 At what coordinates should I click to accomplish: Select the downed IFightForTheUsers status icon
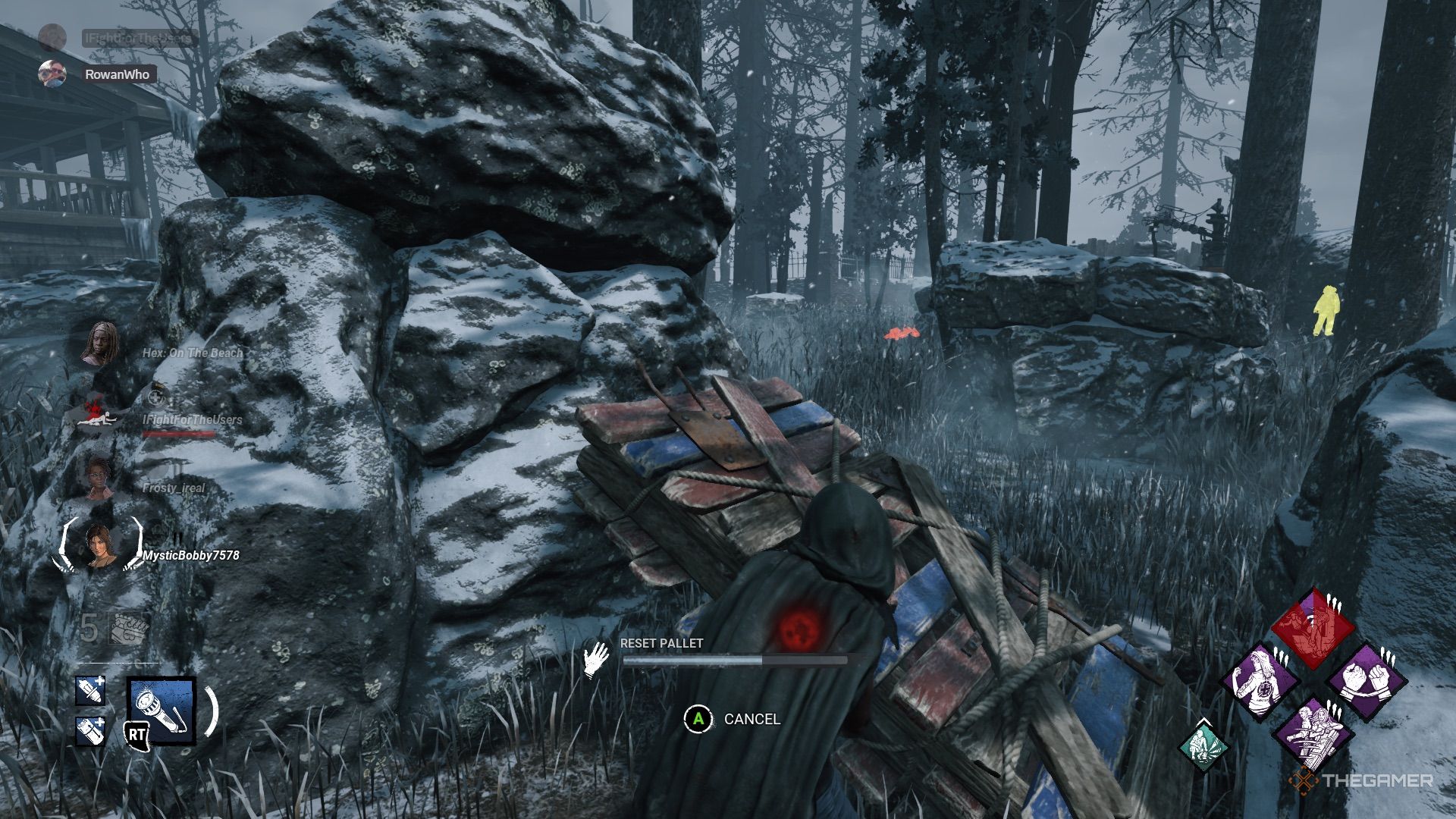tap(97, 412)
